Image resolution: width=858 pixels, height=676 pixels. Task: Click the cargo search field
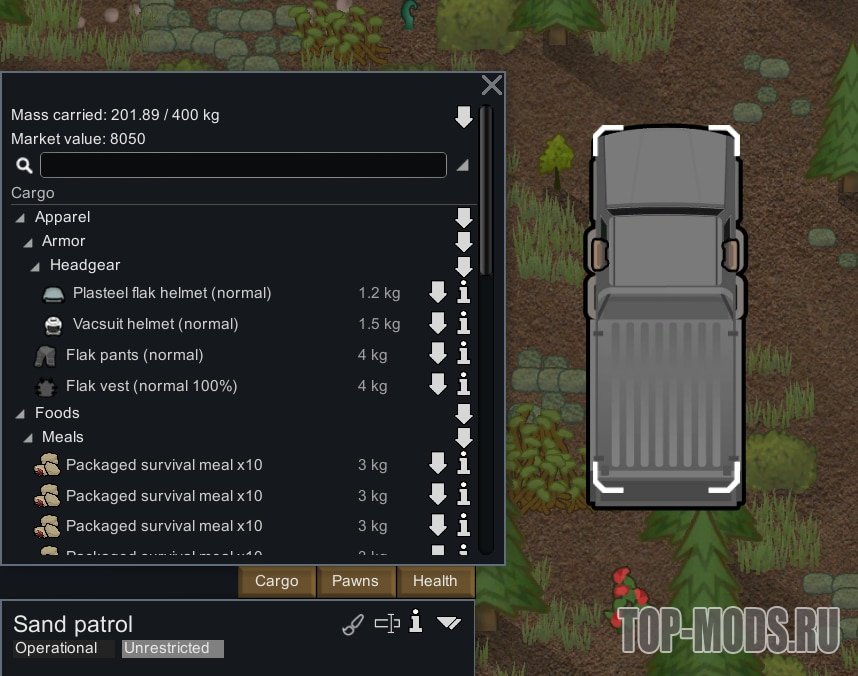[x=243, y=165]
